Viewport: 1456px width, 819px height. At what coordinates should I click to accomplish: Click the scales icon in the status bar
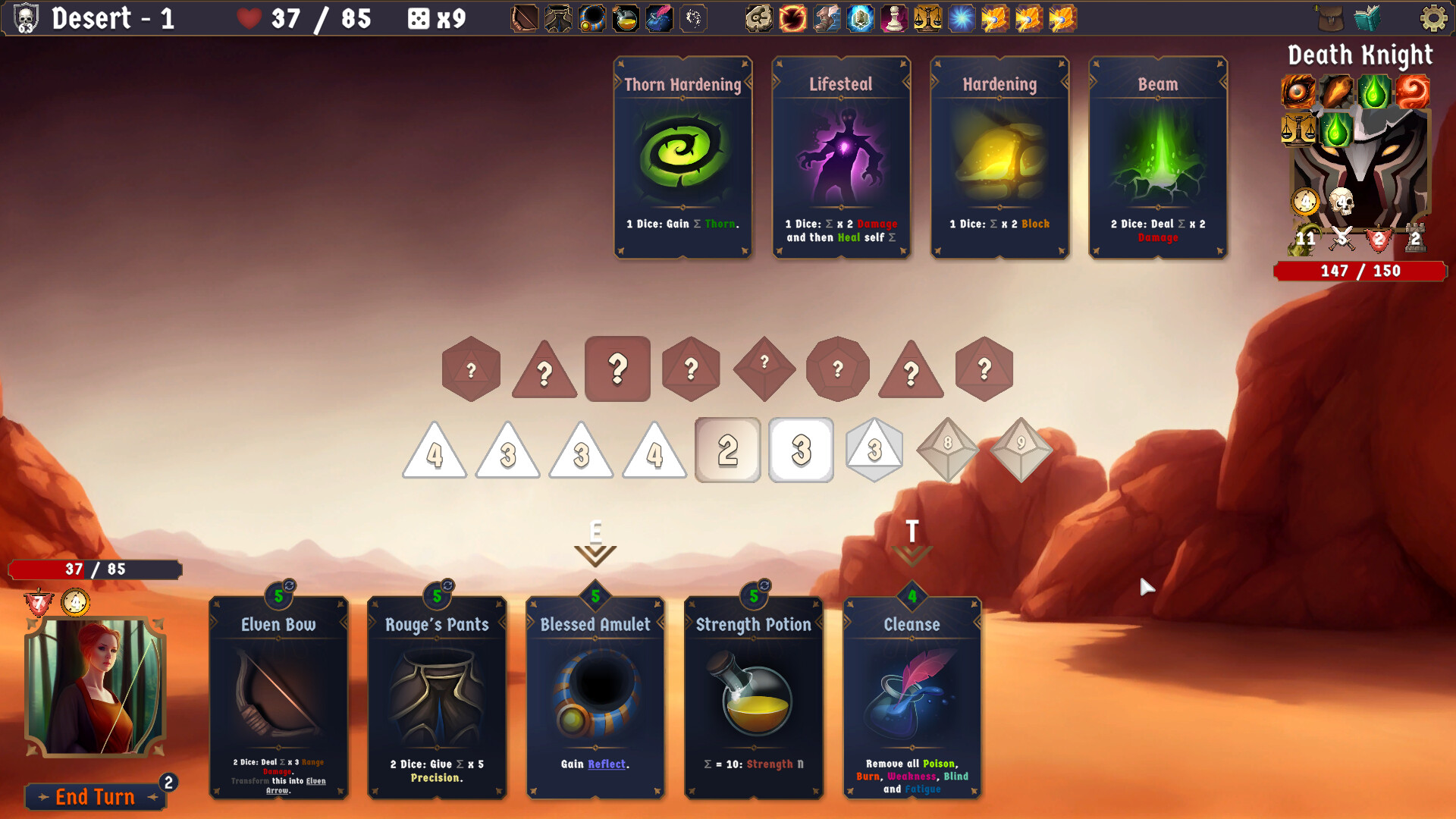(x=929, y=19)
